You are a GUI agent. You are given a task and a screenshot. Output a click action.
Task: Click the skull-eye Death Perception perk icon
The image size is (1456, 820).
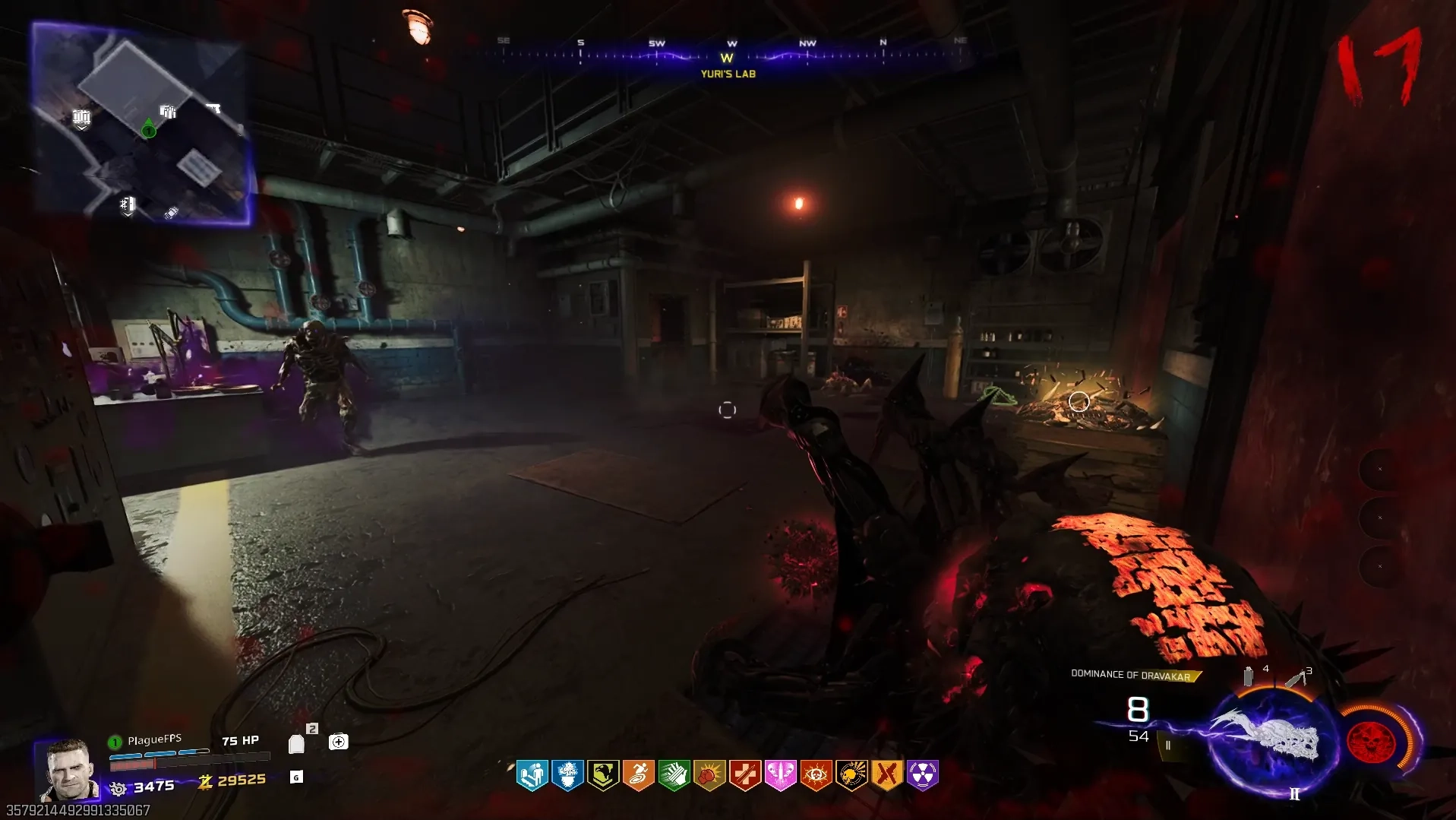[x=816, y=775]
